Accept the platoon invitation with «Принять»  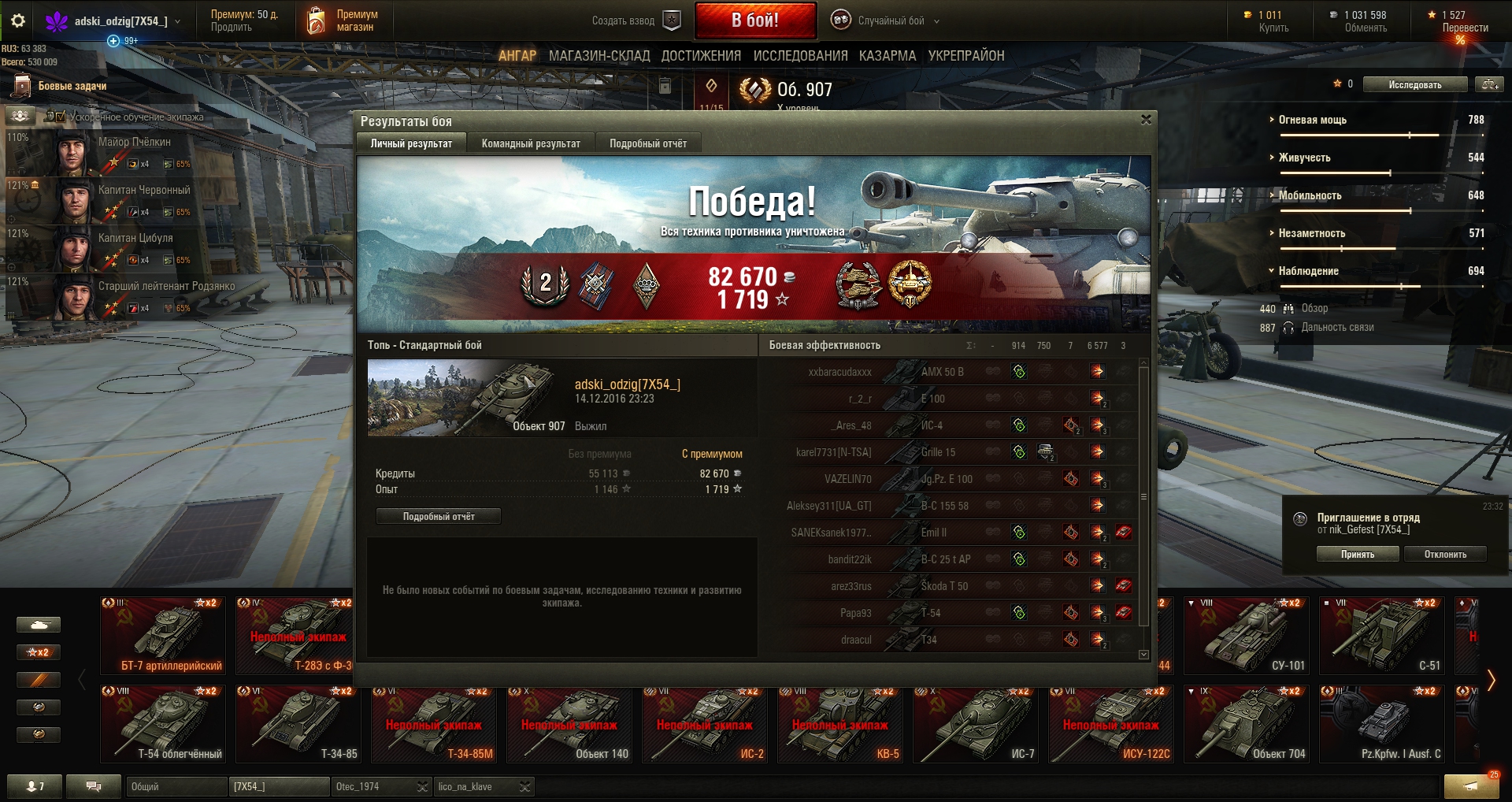[x=1358, y=555]
